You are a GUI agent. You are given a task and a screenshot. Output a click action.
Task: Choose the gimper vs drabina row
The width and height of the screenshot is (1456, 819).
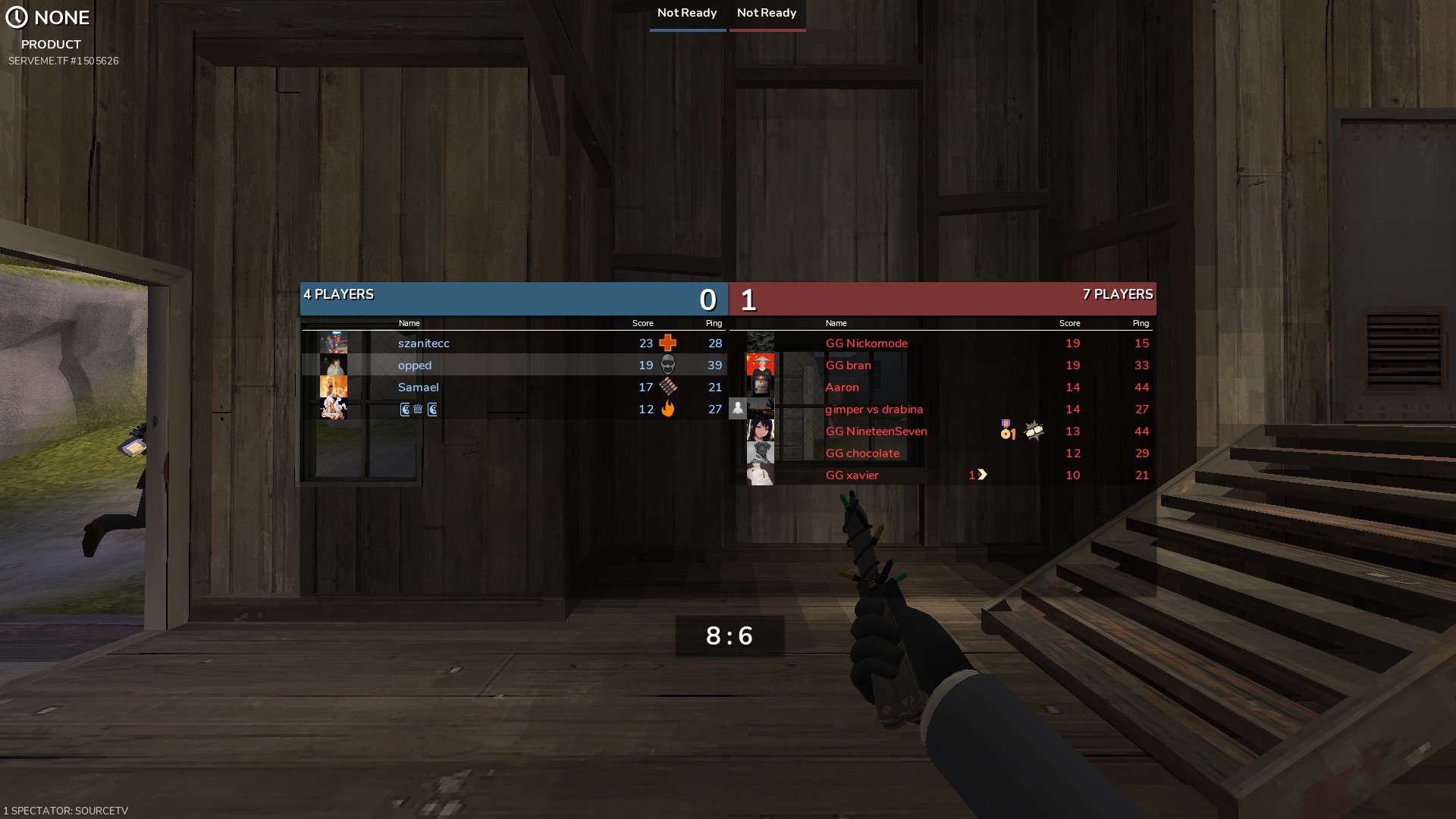click(x=874, y=409)
